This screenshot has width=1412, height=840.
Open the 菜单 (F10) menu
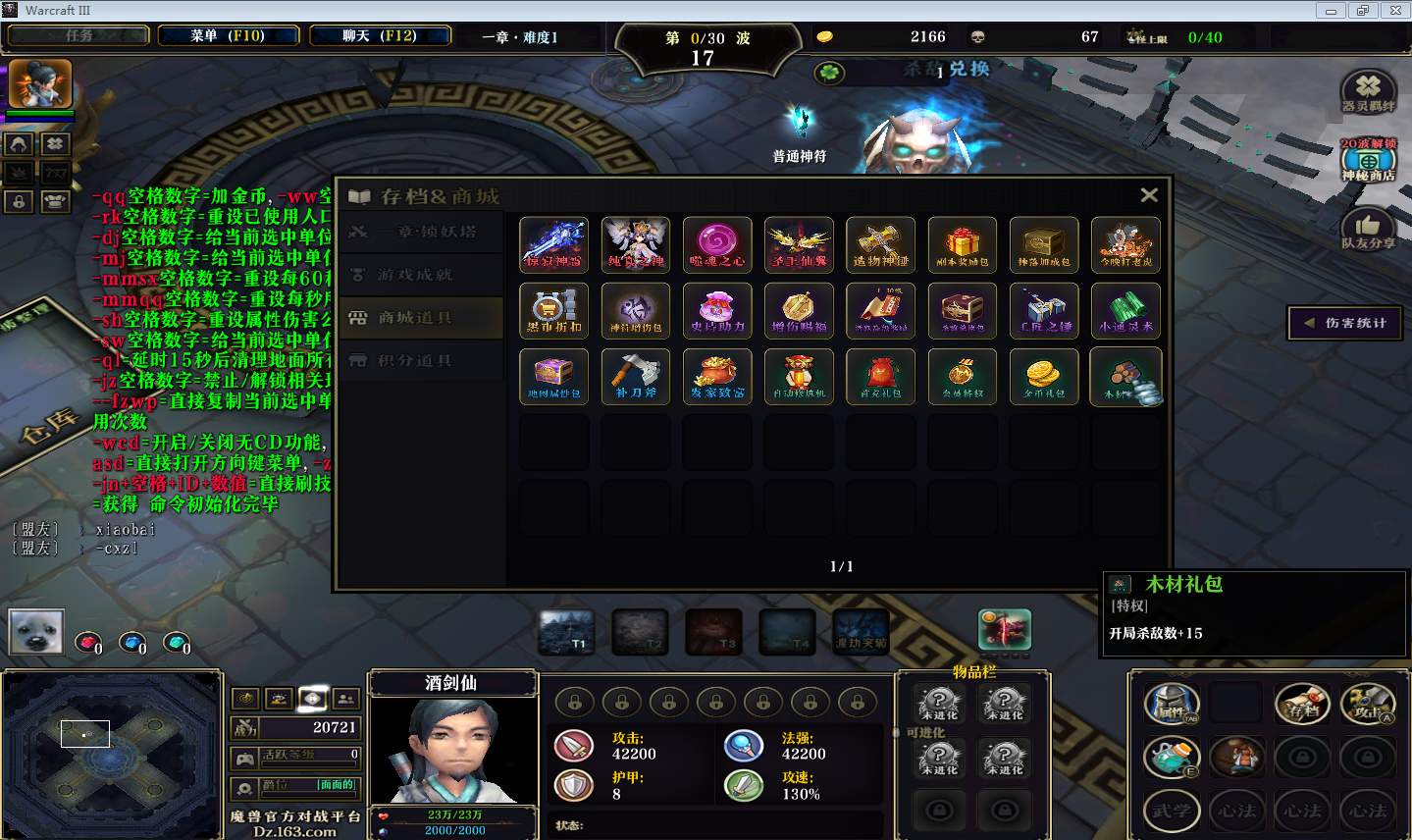point(228,36)
